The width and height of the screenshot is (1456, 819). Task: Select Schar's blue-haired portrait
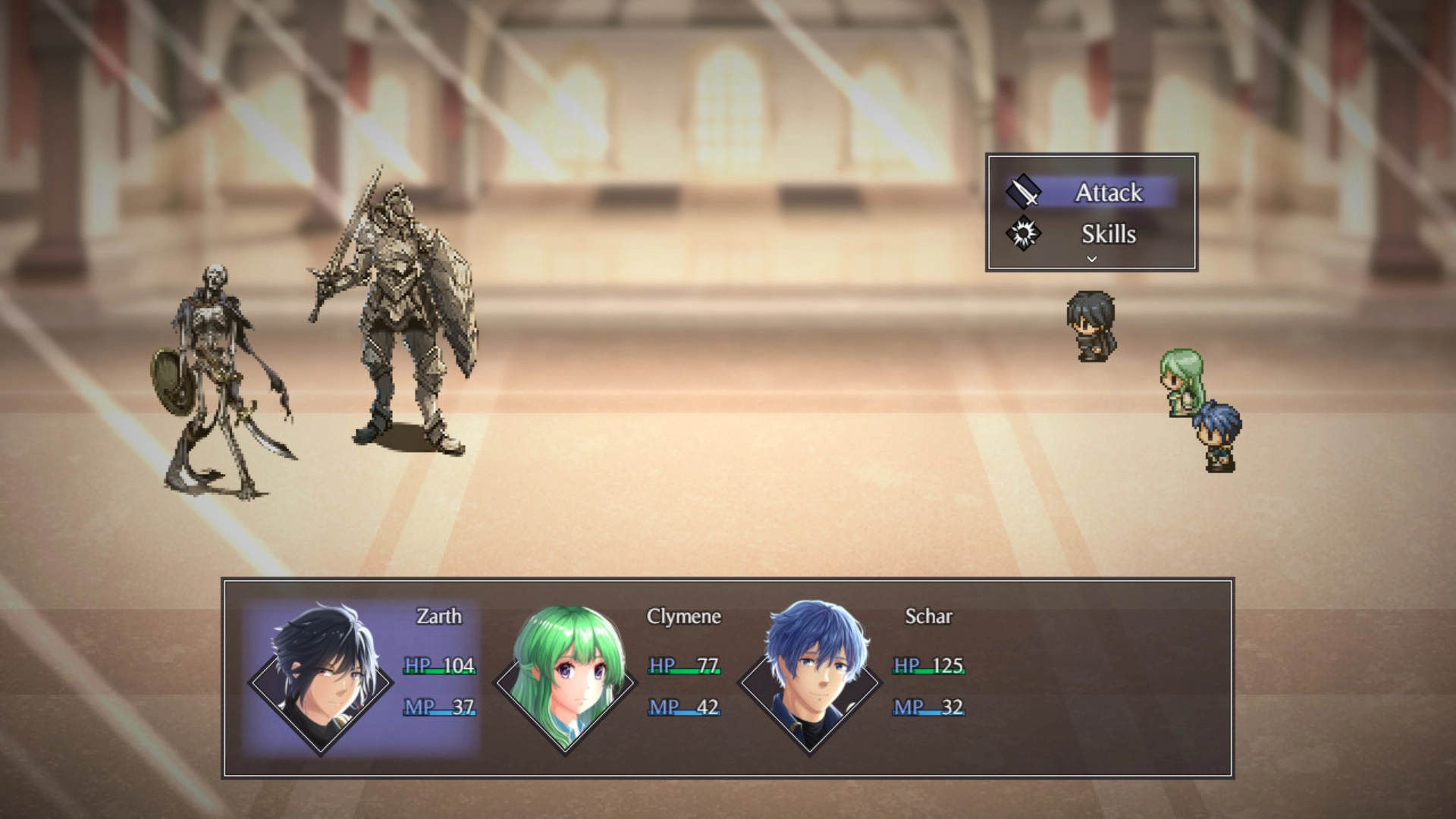[x=810, y=679]
